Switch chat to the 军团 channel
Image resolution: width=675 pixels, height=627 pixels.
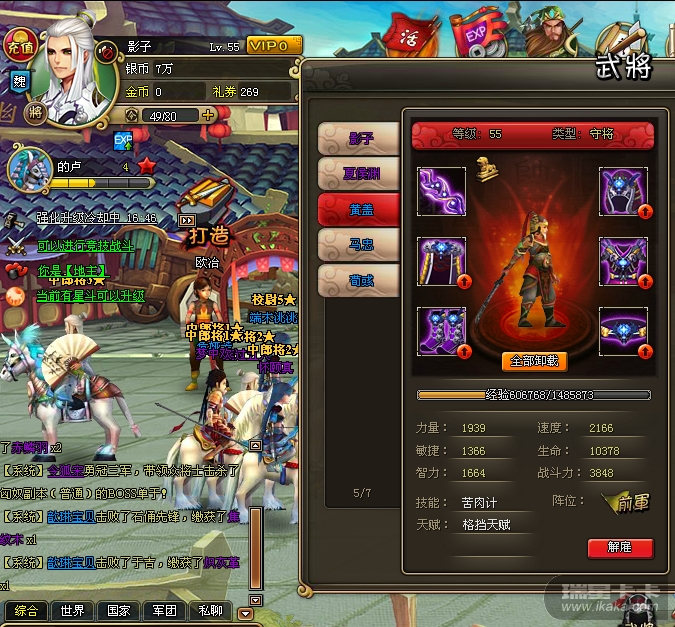click(164, 610)
